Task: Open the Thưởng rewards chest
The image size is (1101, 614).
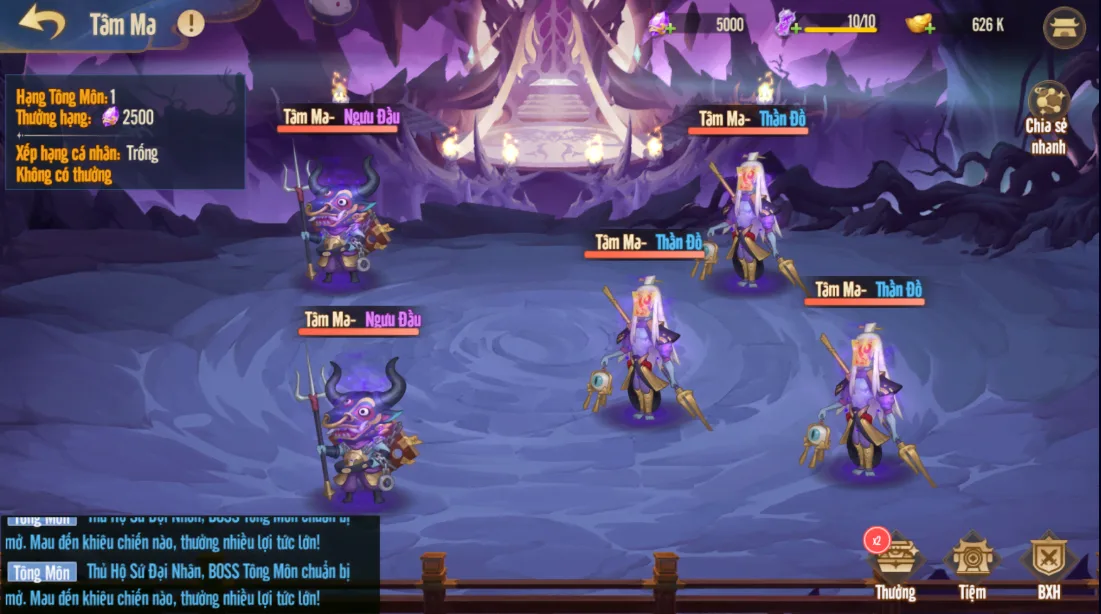Action: click(x=895, y=566)
